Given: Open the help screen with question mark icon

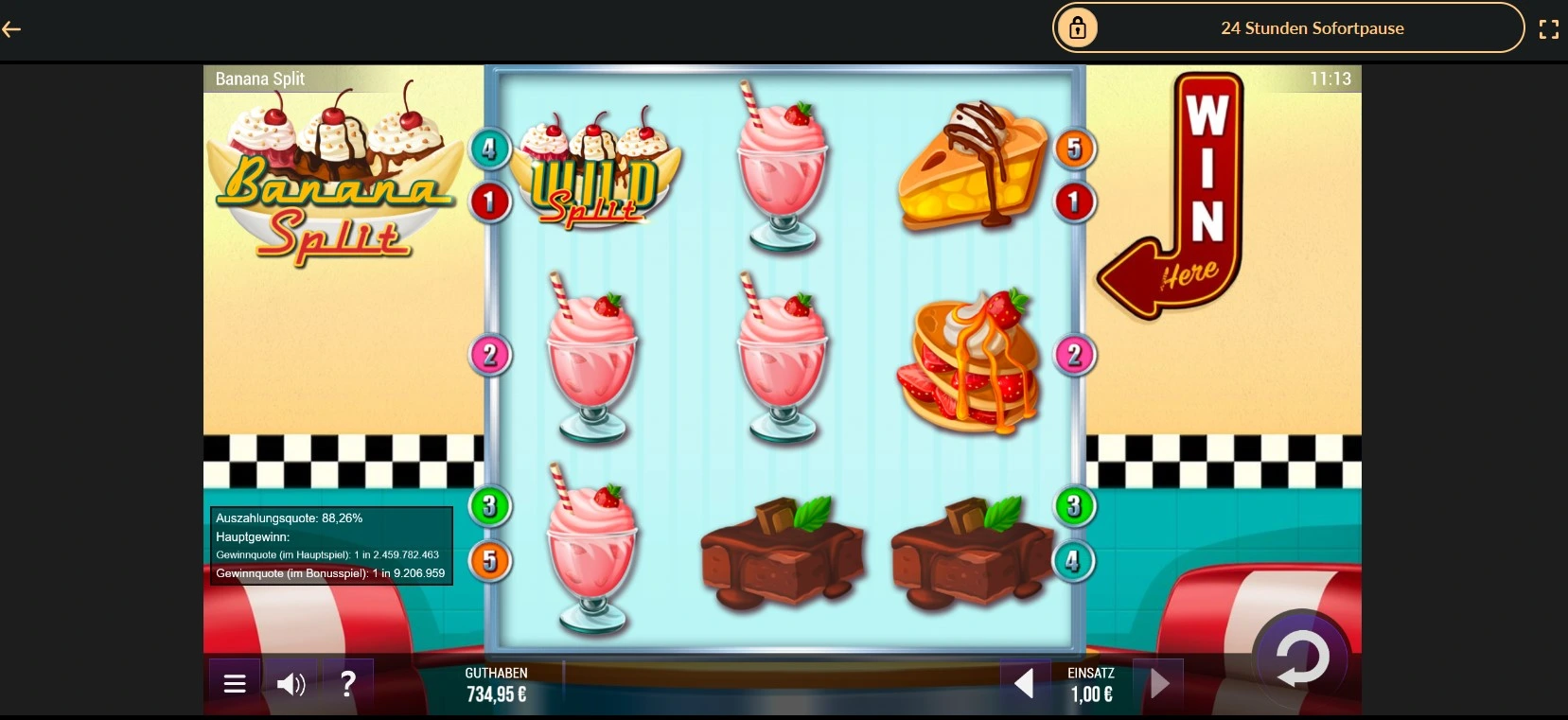Looking at the screenshot, I should [348, 683].
